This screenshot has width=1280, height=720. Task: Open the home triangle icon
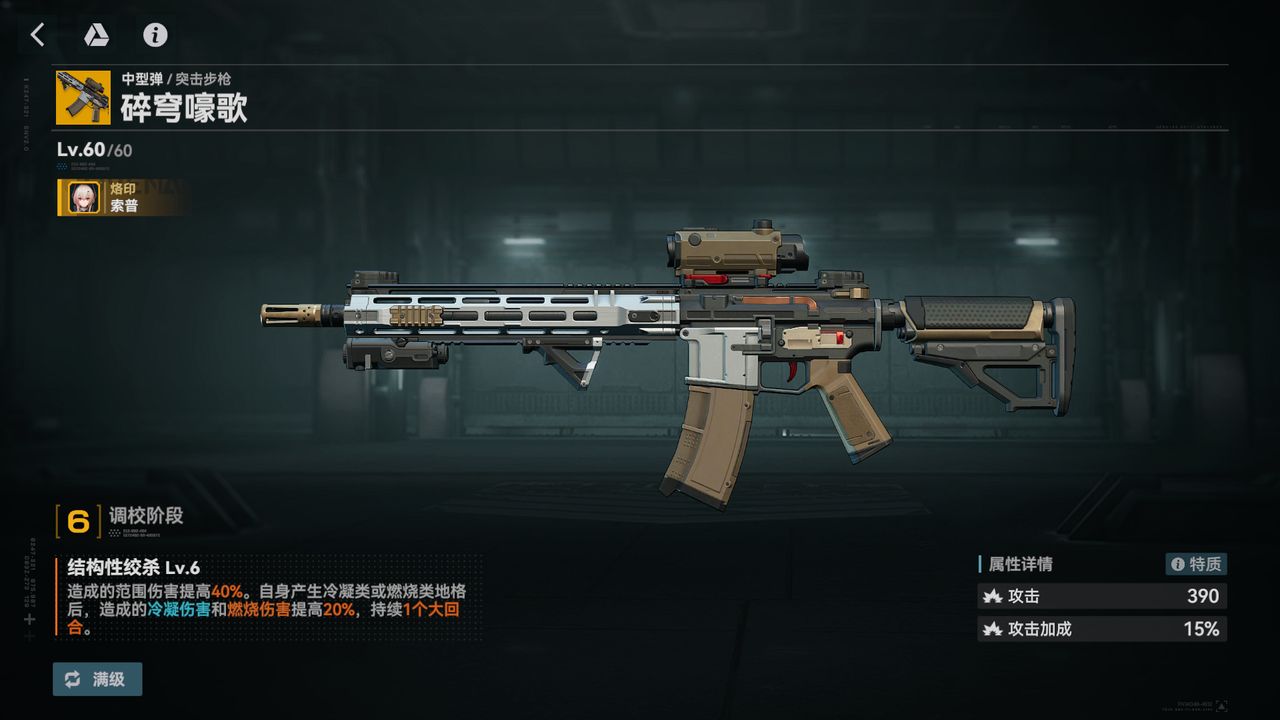96,35
